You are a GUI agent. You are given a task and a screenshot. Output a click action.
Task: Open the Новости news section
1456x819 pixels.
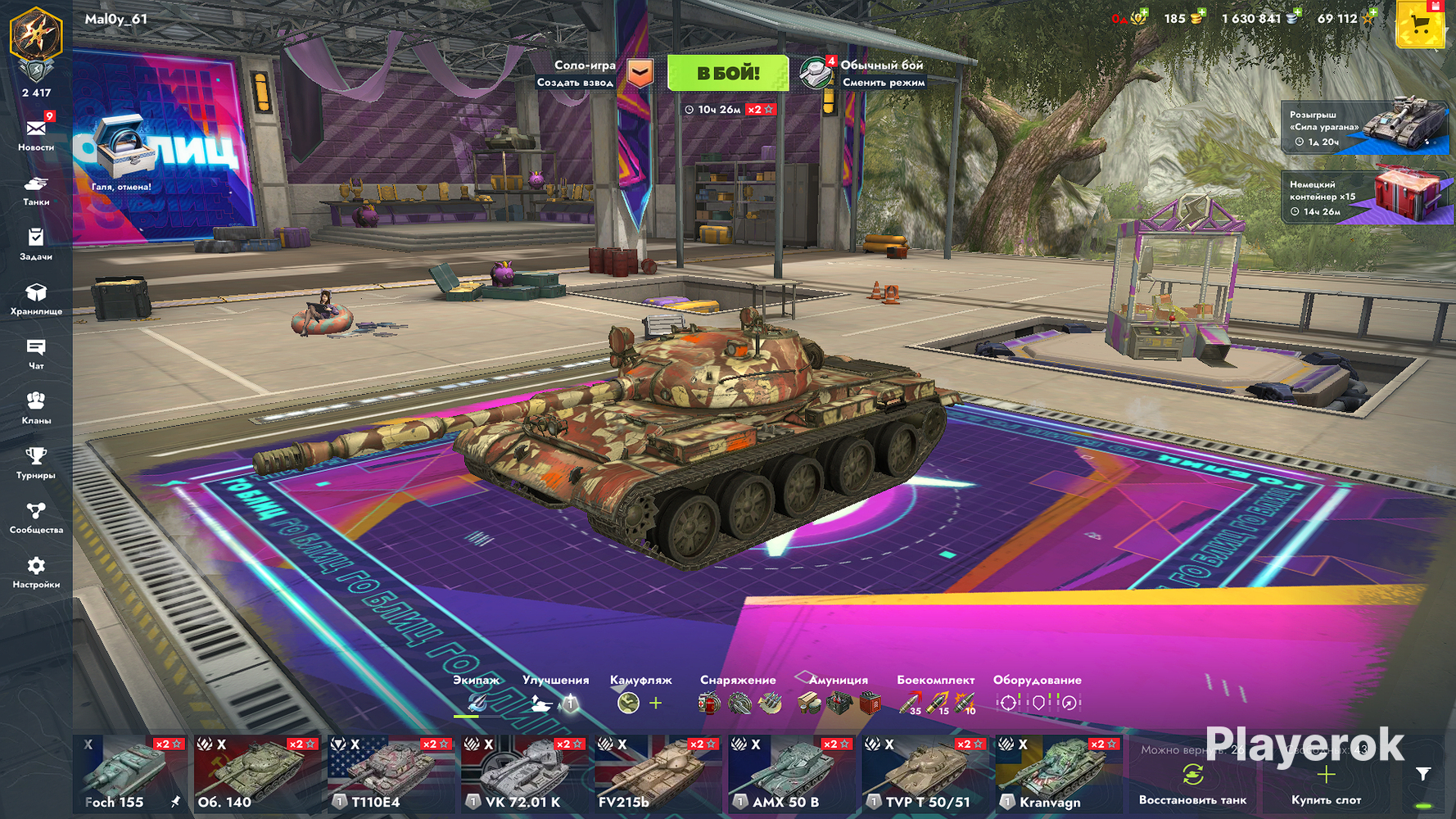coord(36,134)
